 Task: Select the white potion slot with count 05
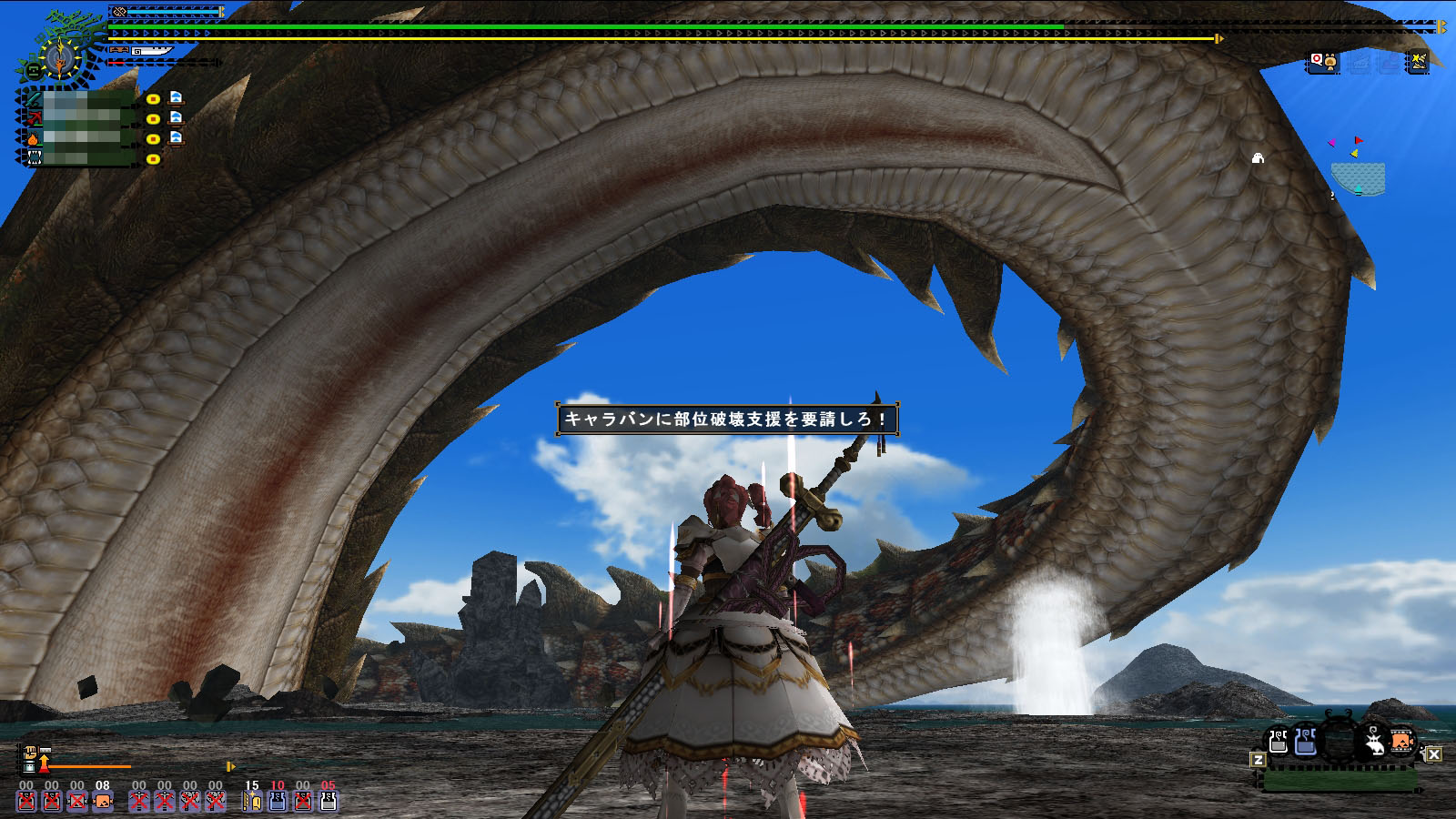329,801
